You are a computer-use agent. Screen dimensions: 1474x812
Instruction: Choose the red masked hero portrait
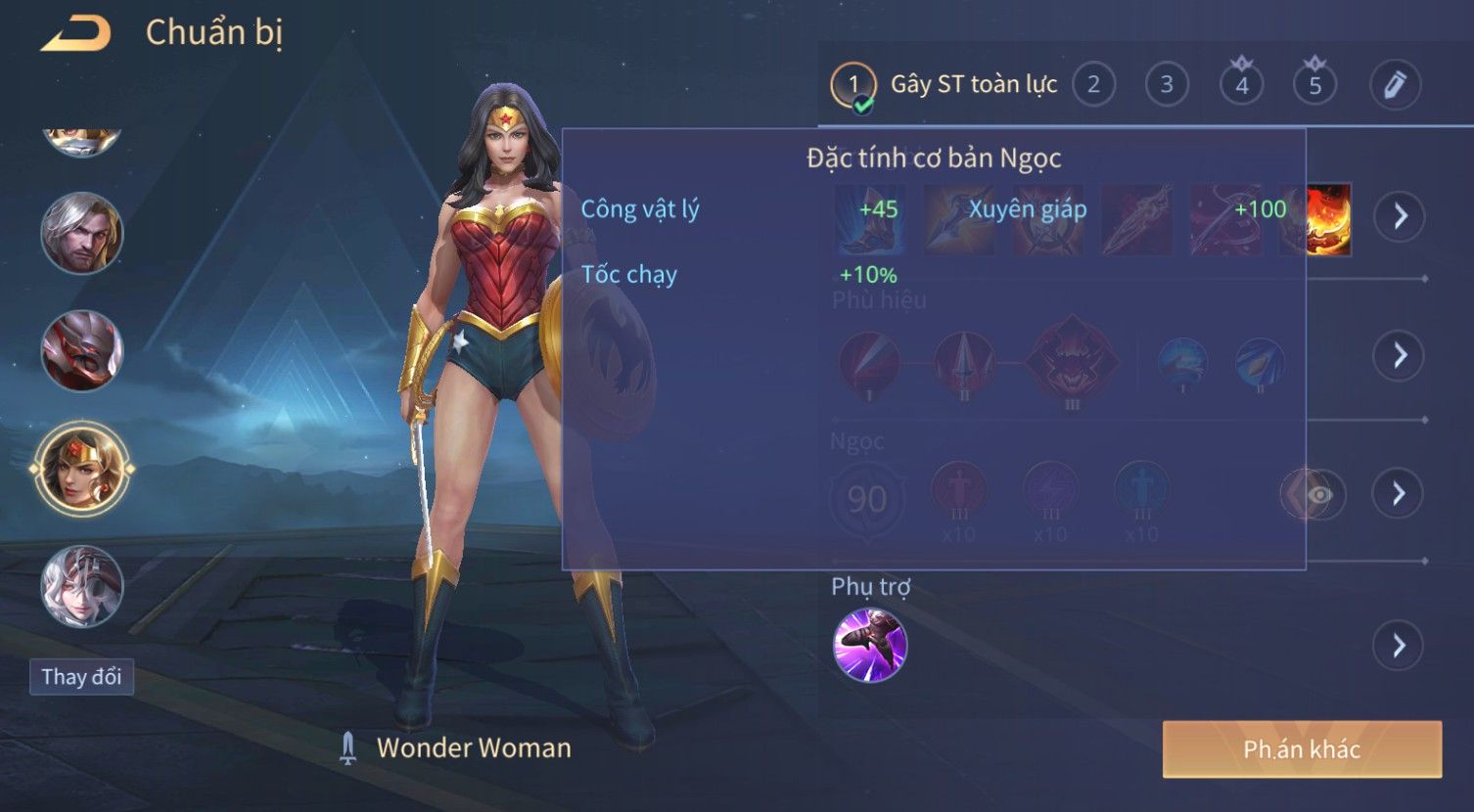tap(82, 350)
